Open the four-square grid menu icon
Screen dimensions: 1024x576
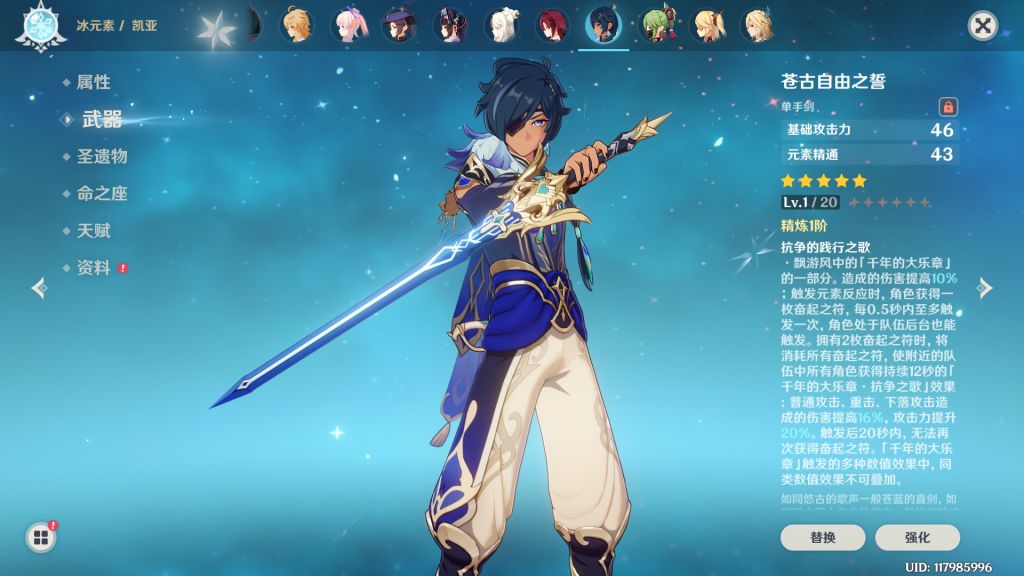(x=41, y=538)
